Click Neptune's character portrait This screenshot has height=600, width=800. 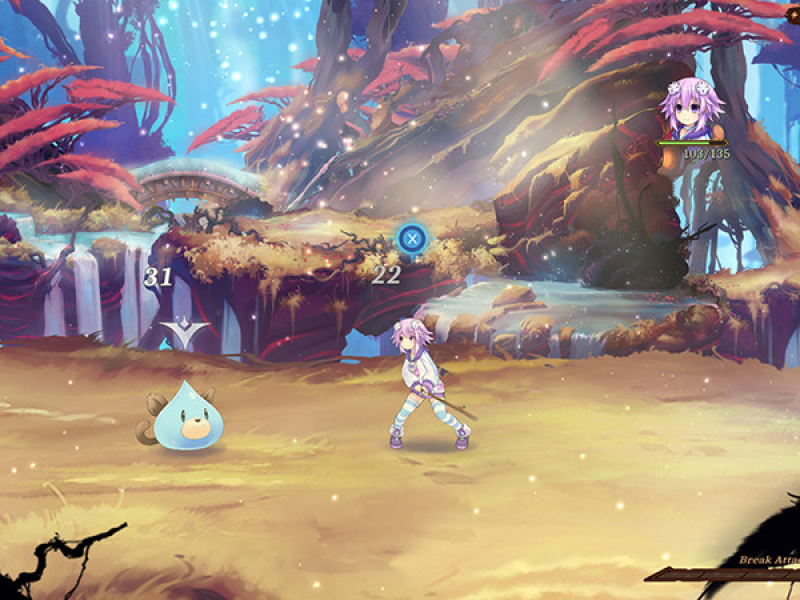(688, 110)
